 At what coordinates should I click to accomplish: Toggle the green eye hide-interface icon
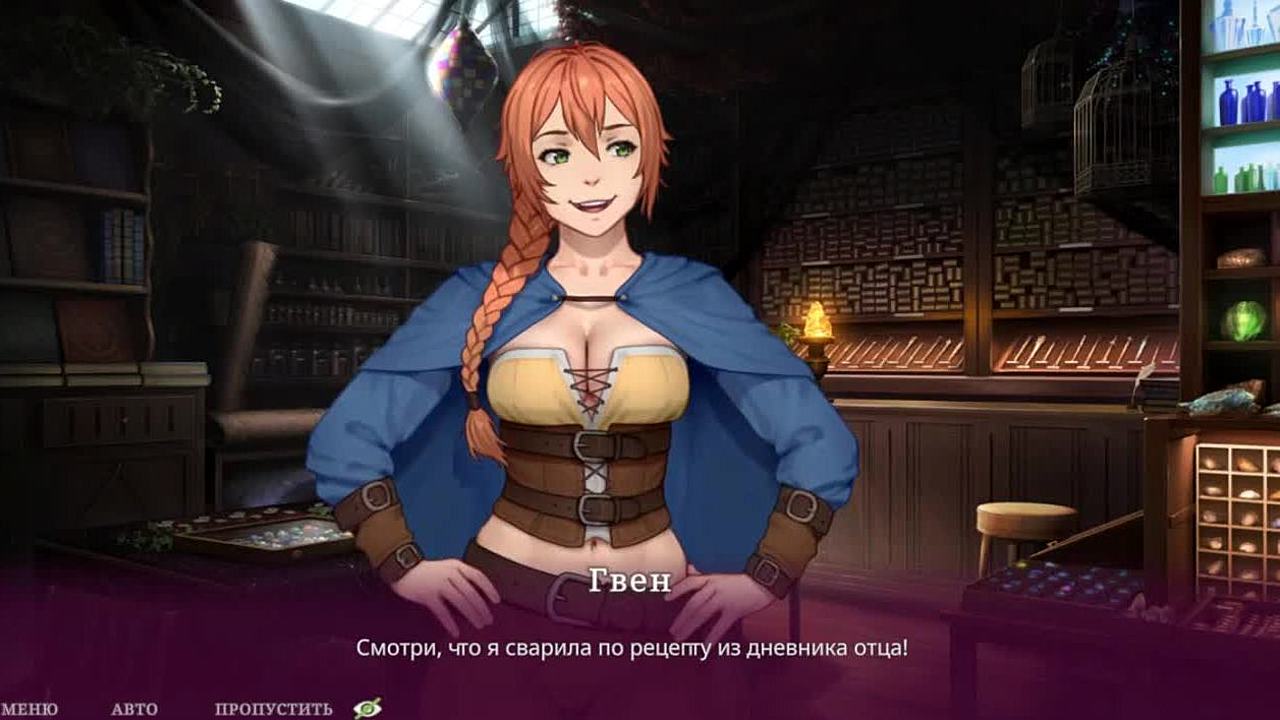click(367, 708)
